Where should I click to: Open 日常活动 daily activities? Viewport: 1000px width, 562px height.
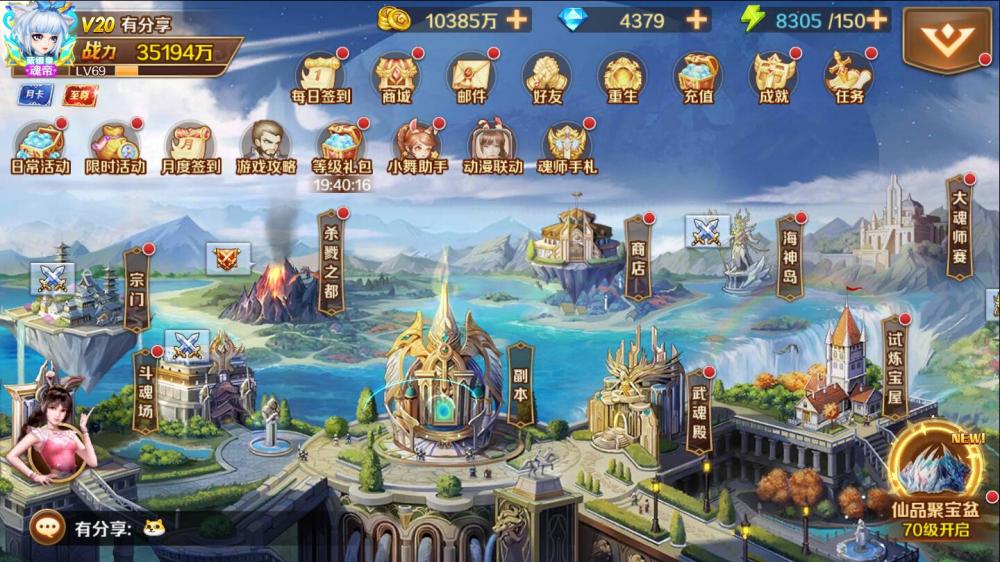tap(40, 147)
